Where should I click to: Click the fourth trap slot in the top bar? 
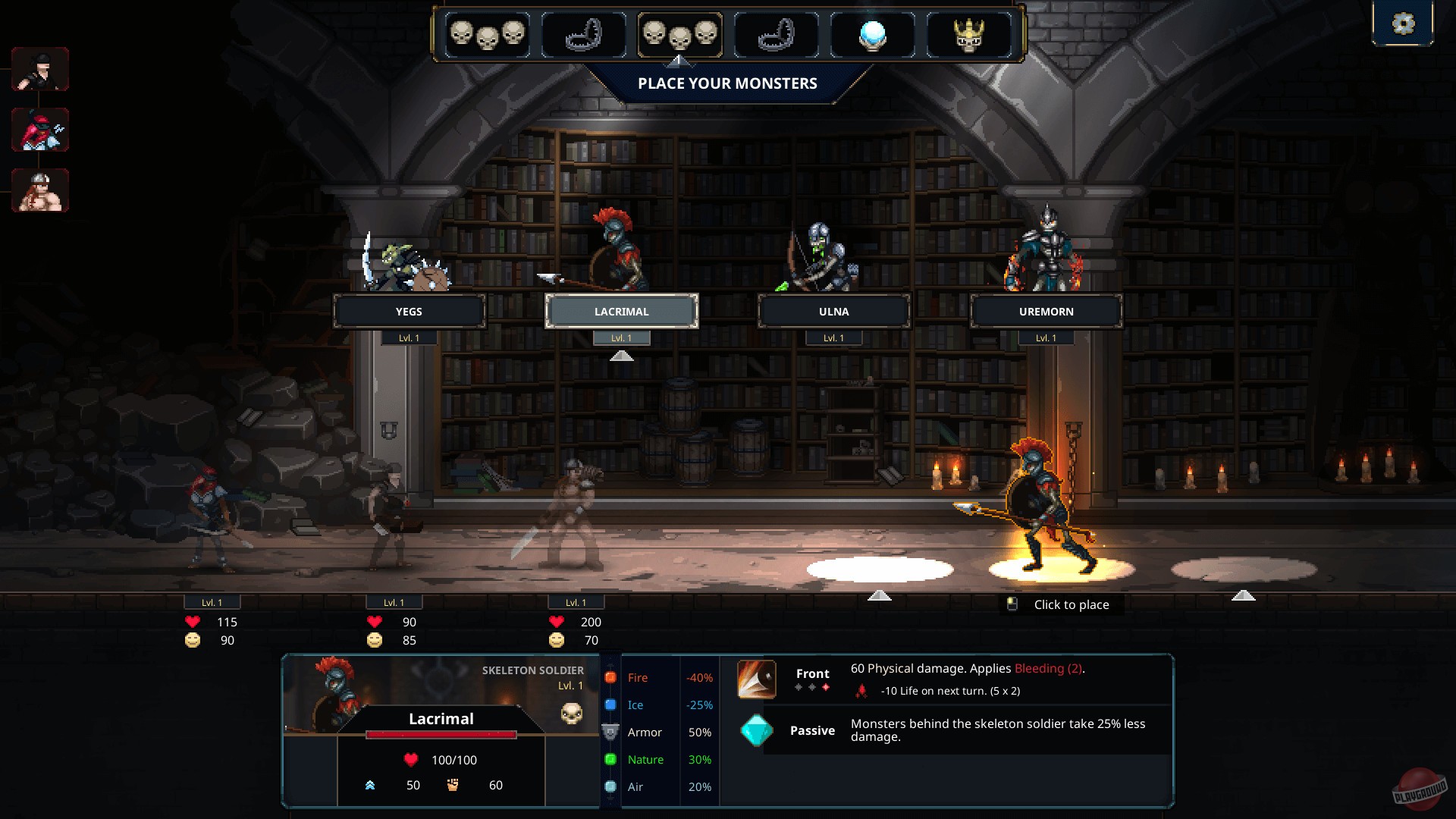pyautogui.click(x=775, y=34)
